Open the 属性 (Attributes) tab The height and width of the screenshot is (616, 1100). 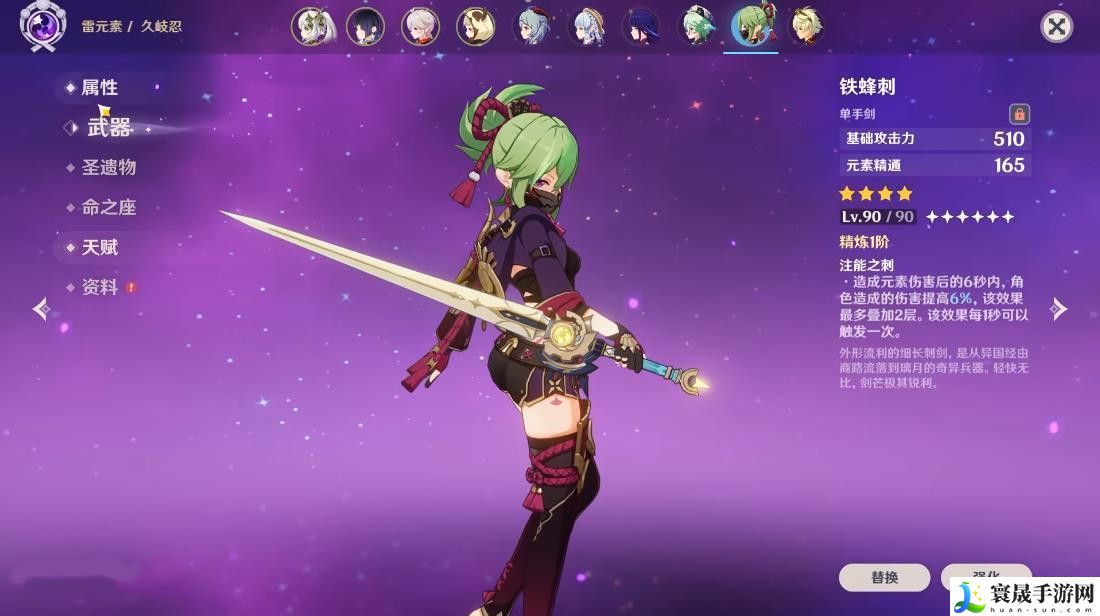99,88
